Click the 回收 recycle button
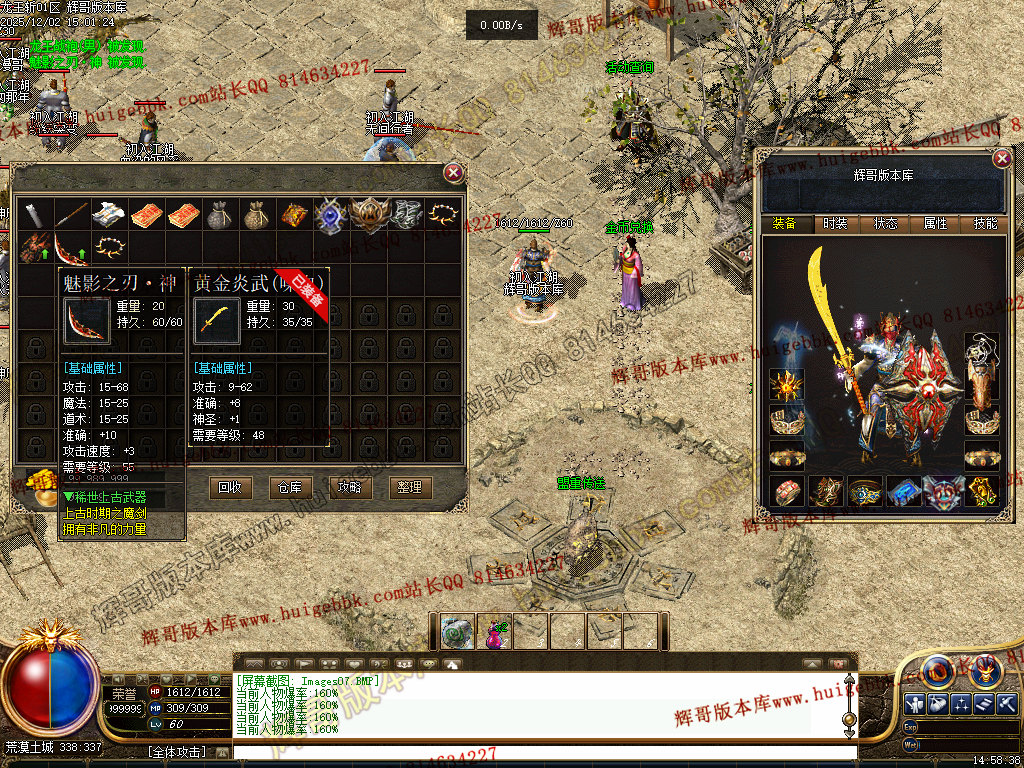 229,487
